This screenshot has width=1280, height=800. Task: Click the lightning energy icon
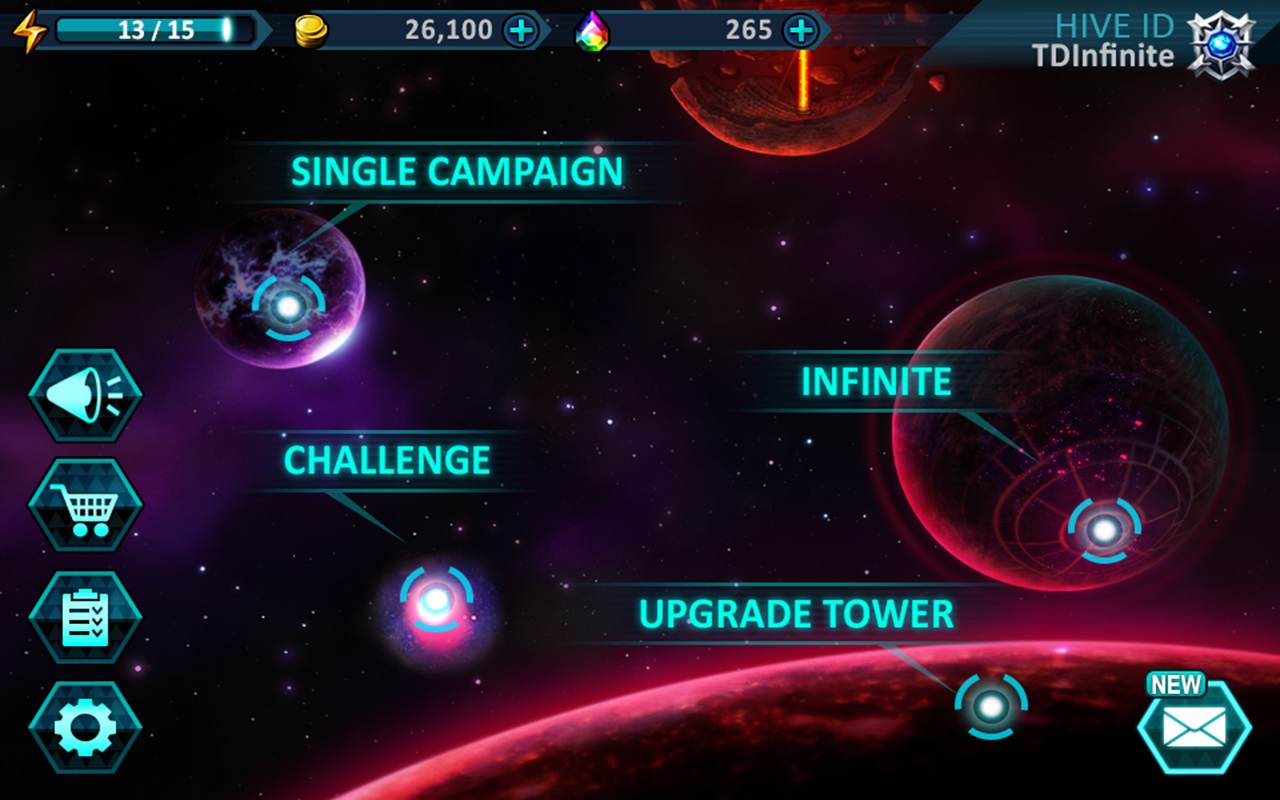[29, 29]
